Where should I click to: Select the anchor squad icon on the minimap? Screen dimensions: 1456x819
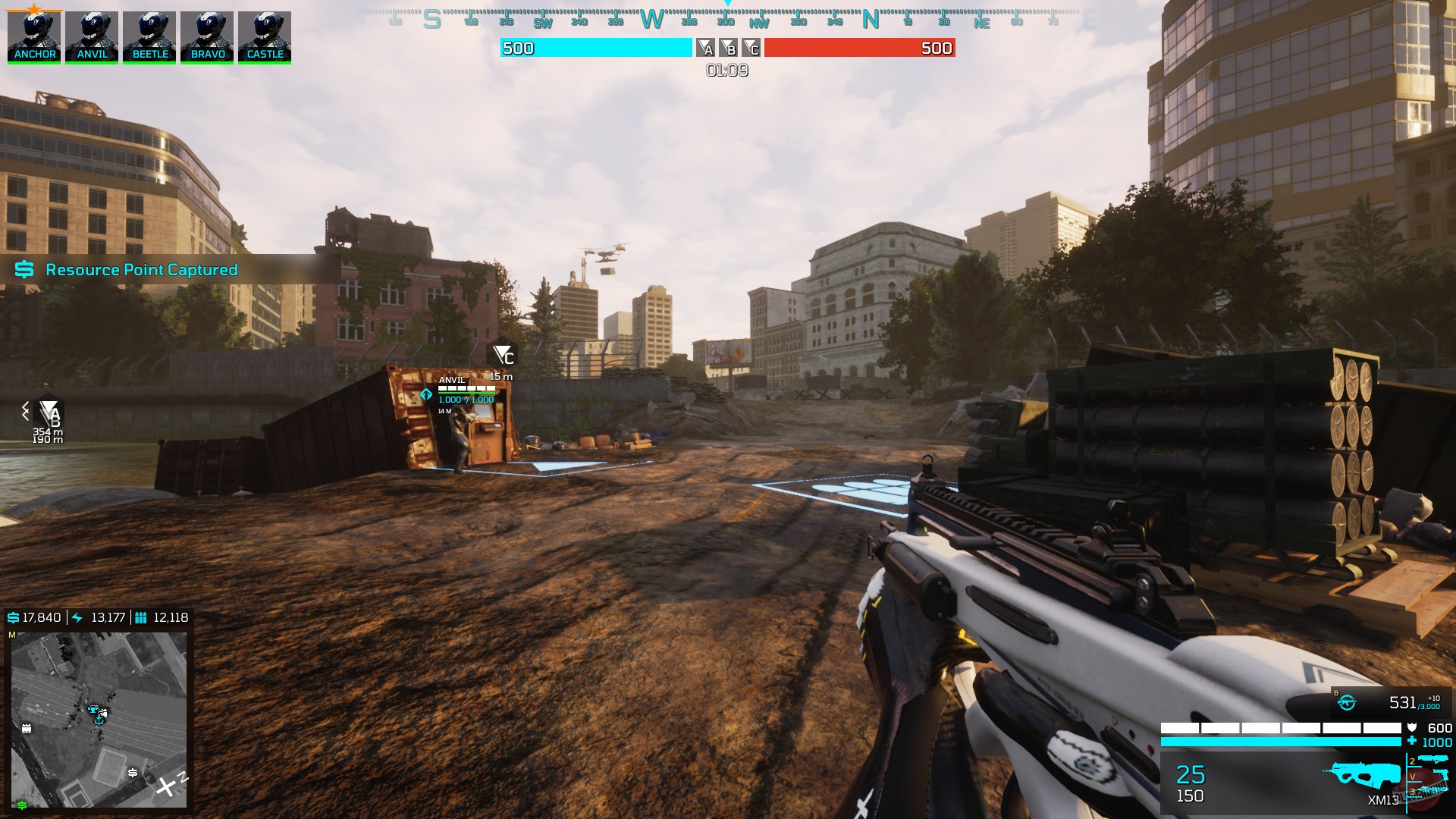(99, 720)
